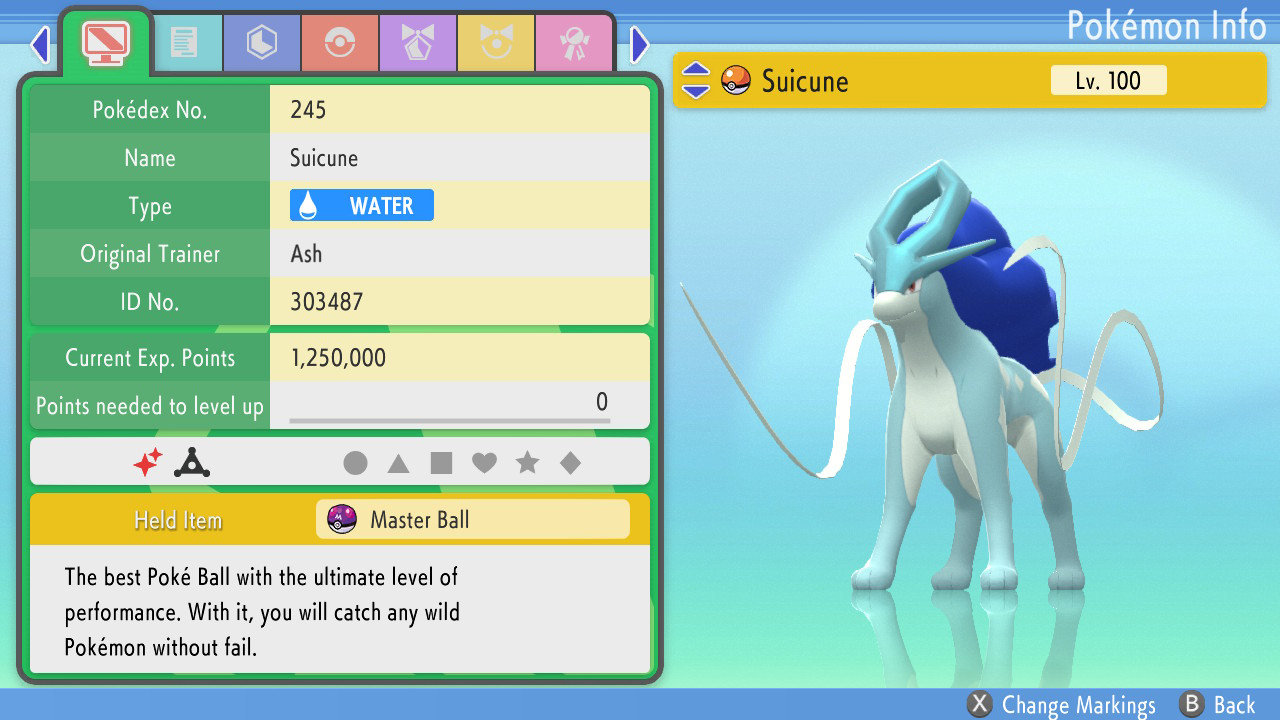Open the yellow Contest tab icon
The width and height of the screenshot is (1280, 720).
(x=495, y=42)
